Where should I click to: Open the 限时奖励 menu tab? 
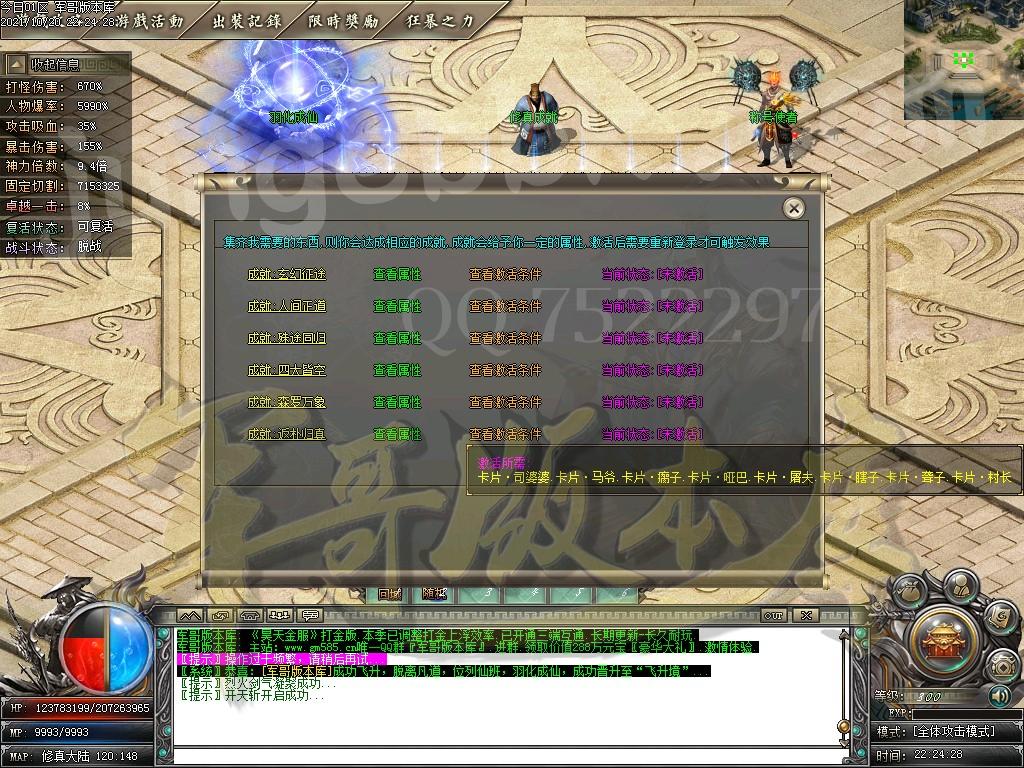pos(344,20)
